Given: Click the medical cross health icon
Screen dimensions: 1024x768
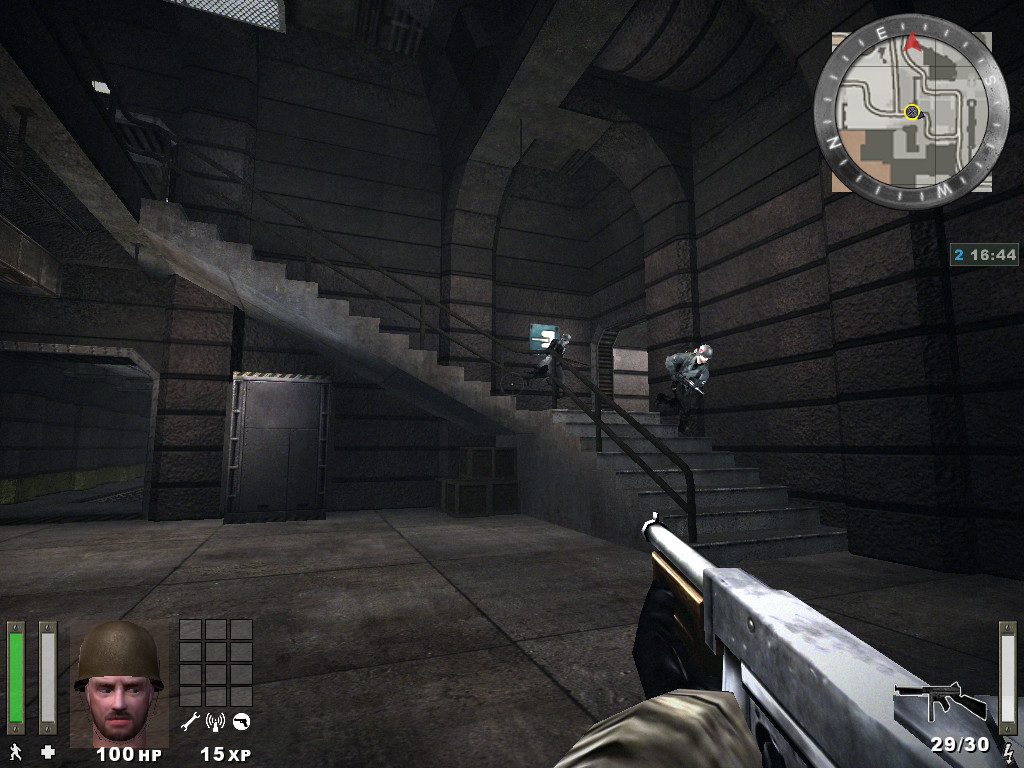Looking at the screenshot, I should point(47,751).
